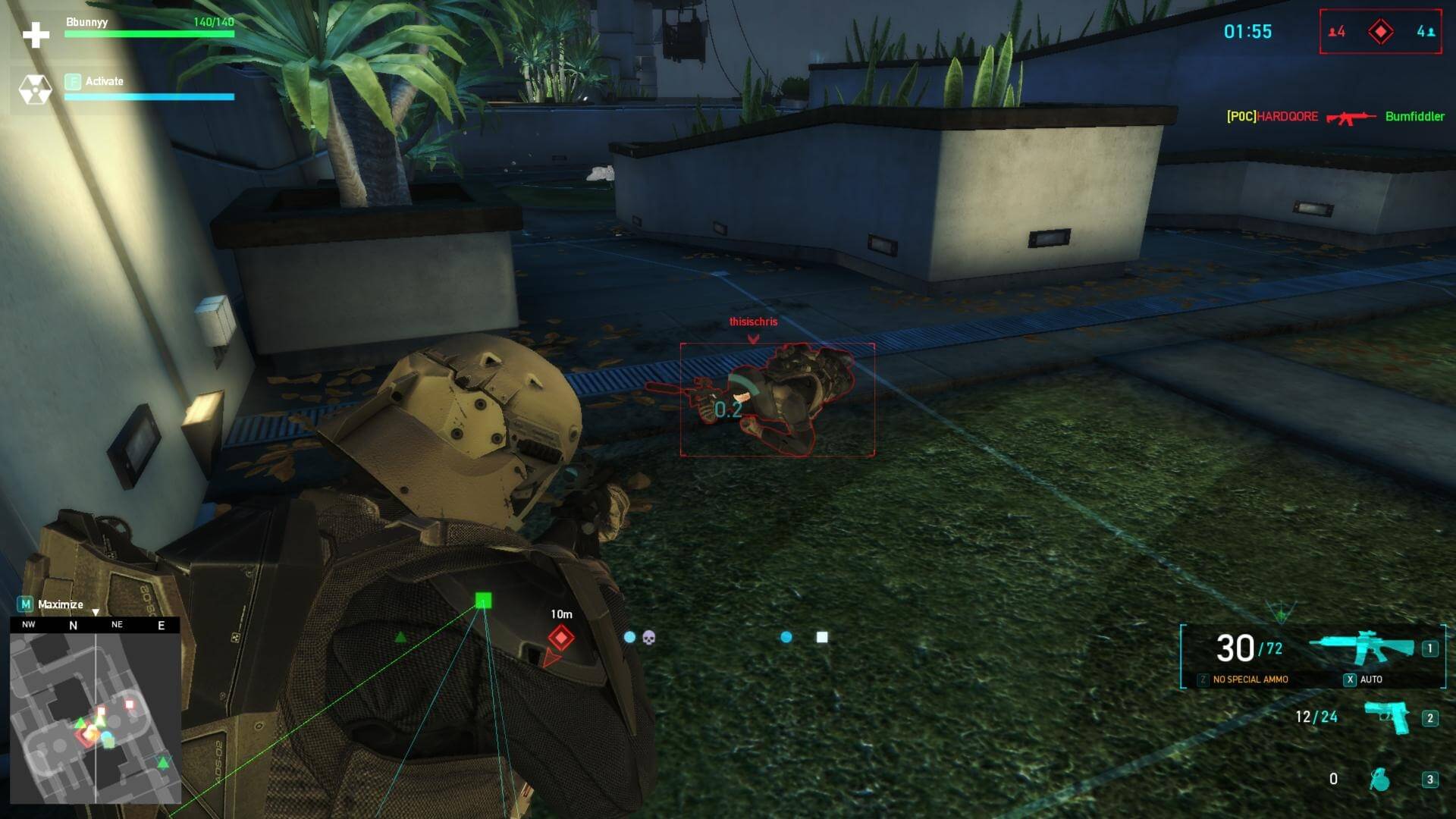
Task: Select the grenade slot
Action: pos(1379,779)
